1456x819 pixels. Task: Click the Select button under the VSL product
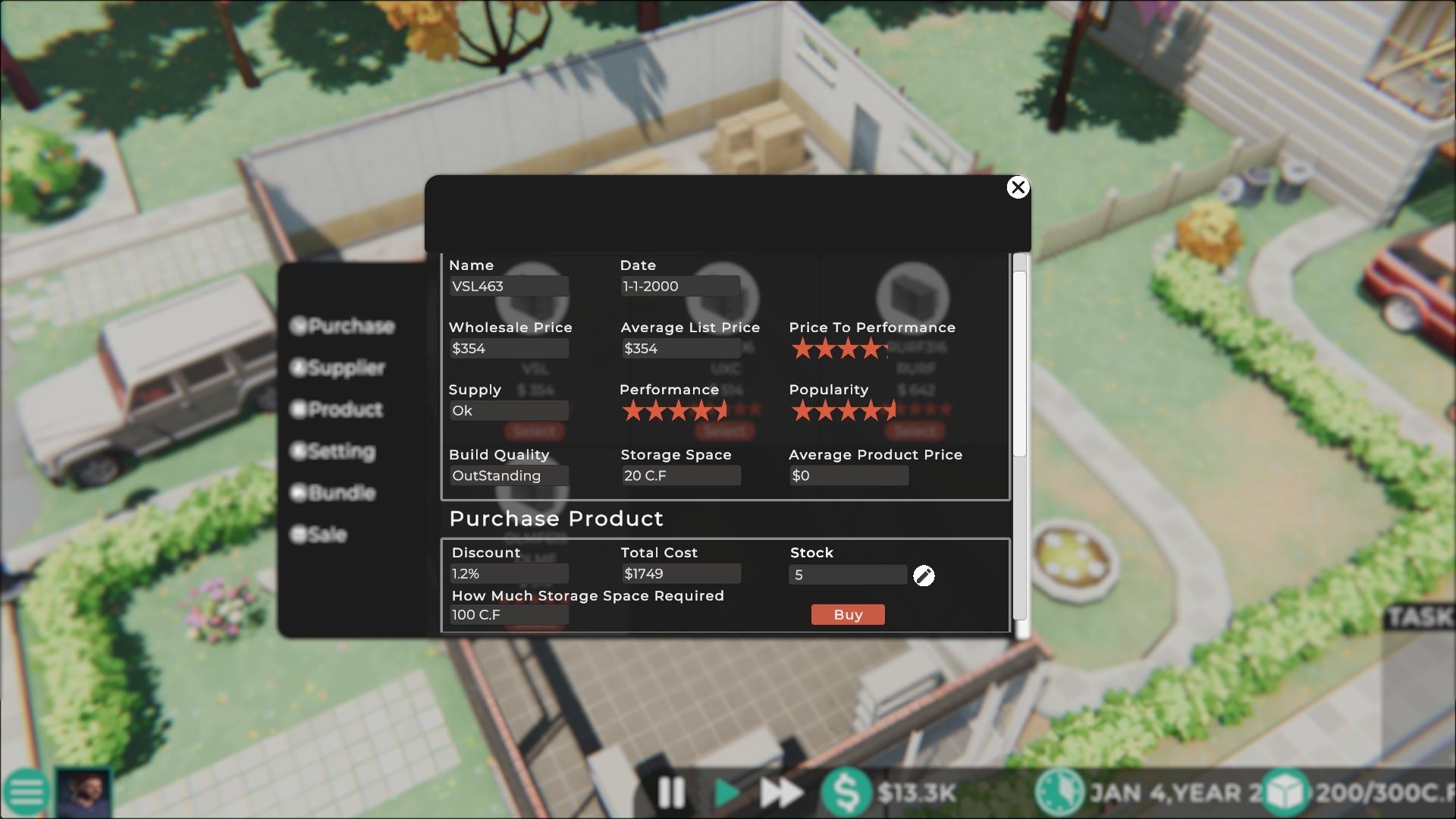pyautogui.click(x=535, y=431)
